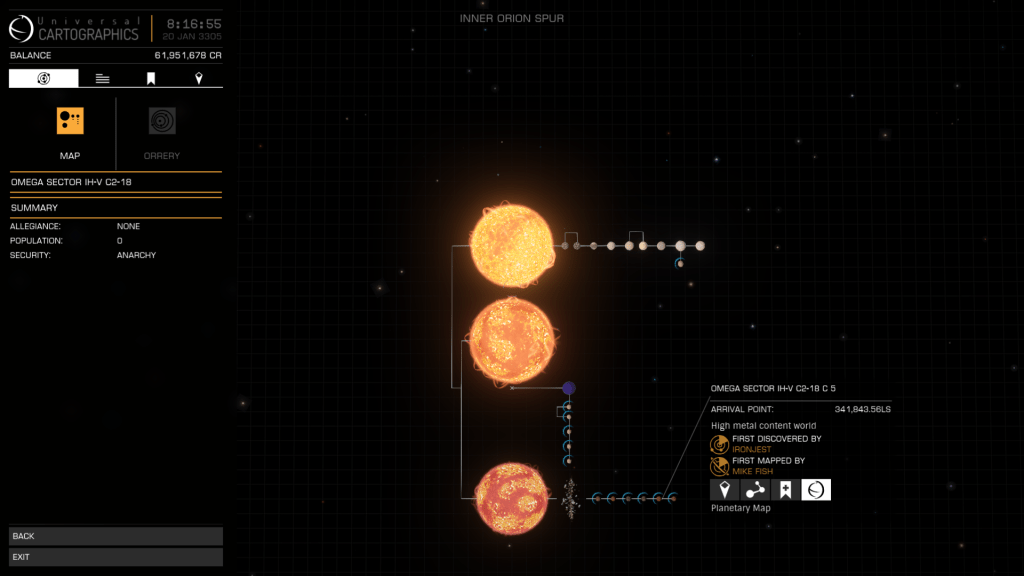
Task: Exit the system map with EXIT
Action: [x=116, y=557]
